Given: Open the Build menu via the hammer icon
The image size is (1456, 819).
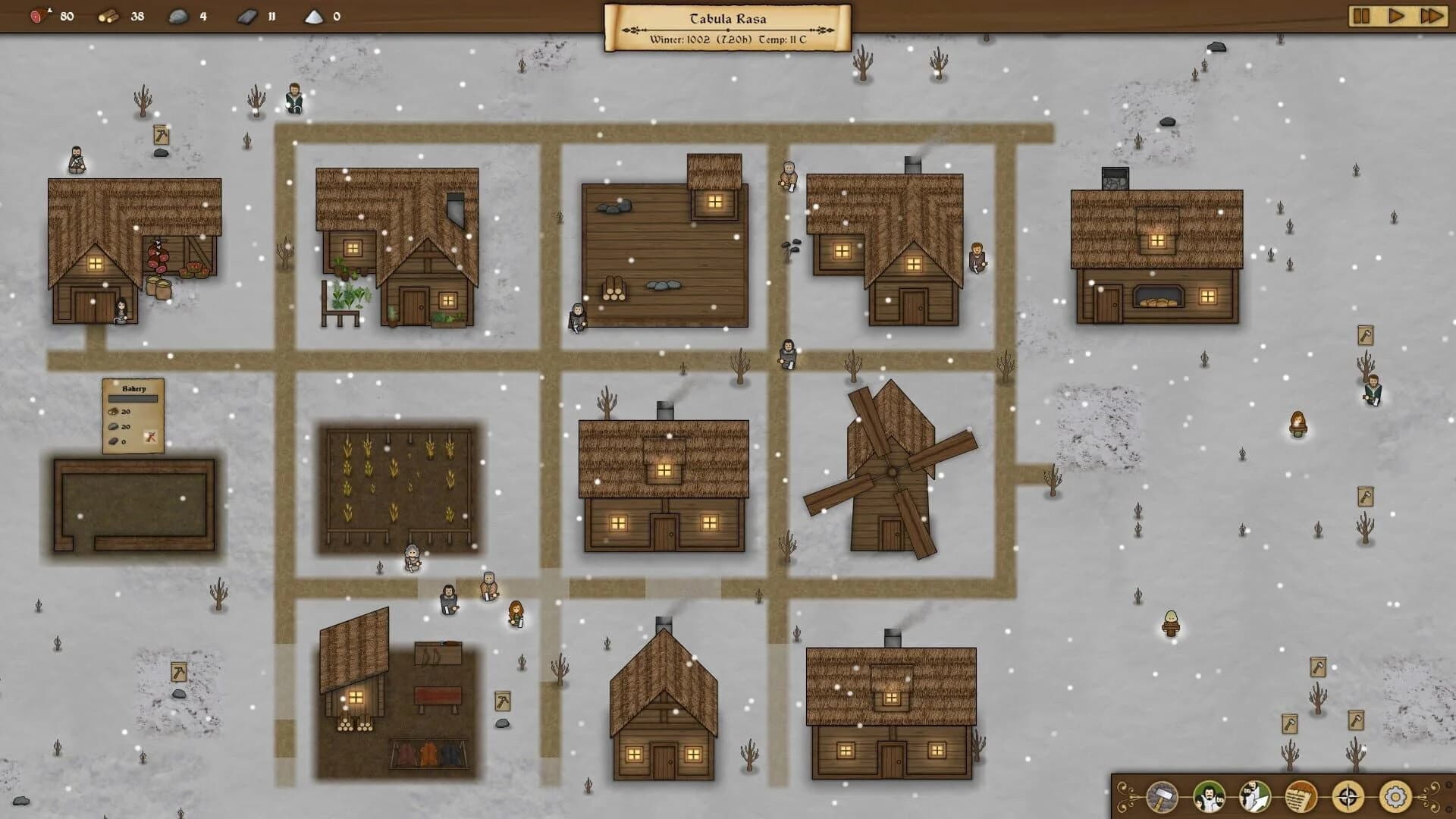Looking at the screenshot, I should pos(1161,795).
